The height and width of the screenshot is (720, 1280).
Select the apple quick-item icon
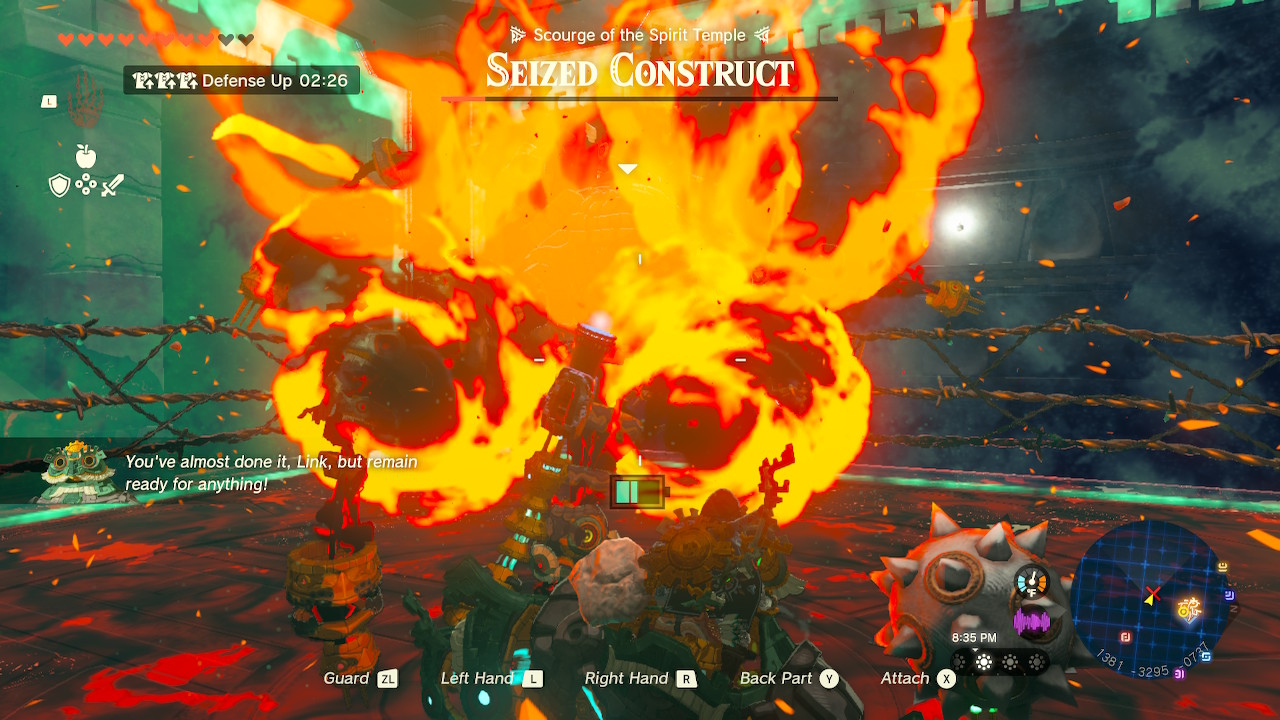click(x=86, y=155)
